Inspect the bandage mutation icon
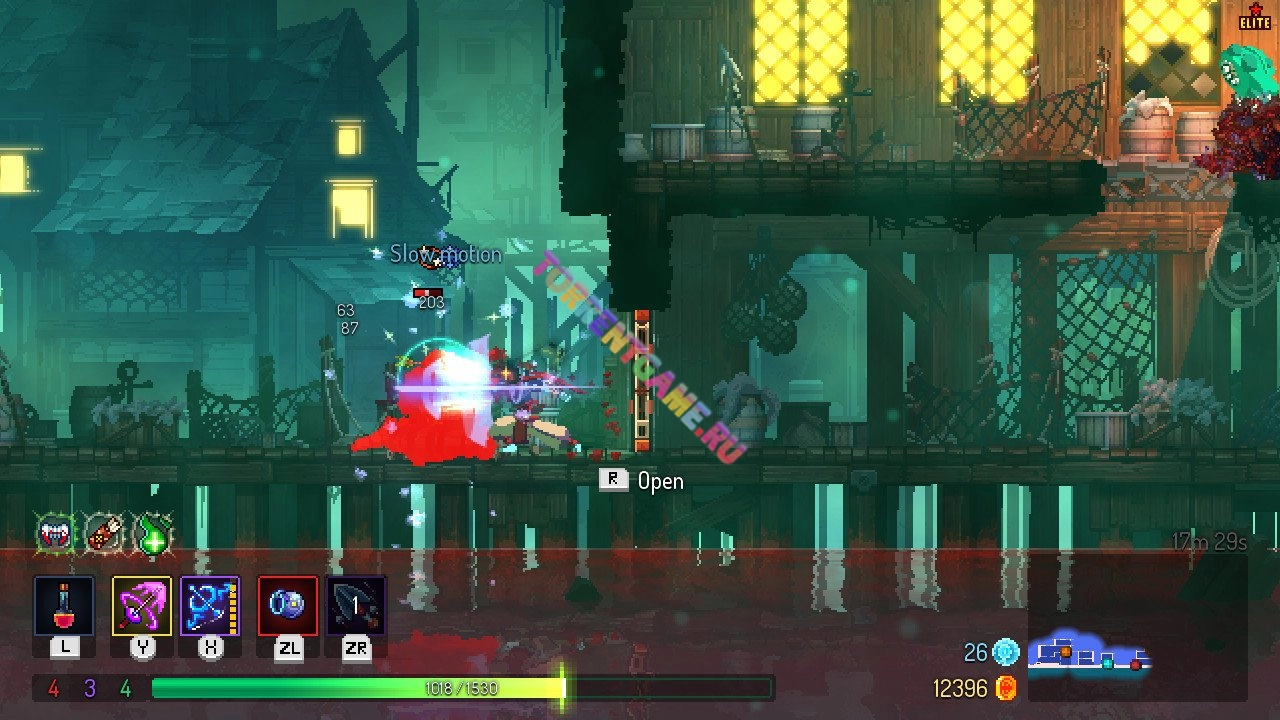Screen dimensions: 1280x720 (104, 533)
